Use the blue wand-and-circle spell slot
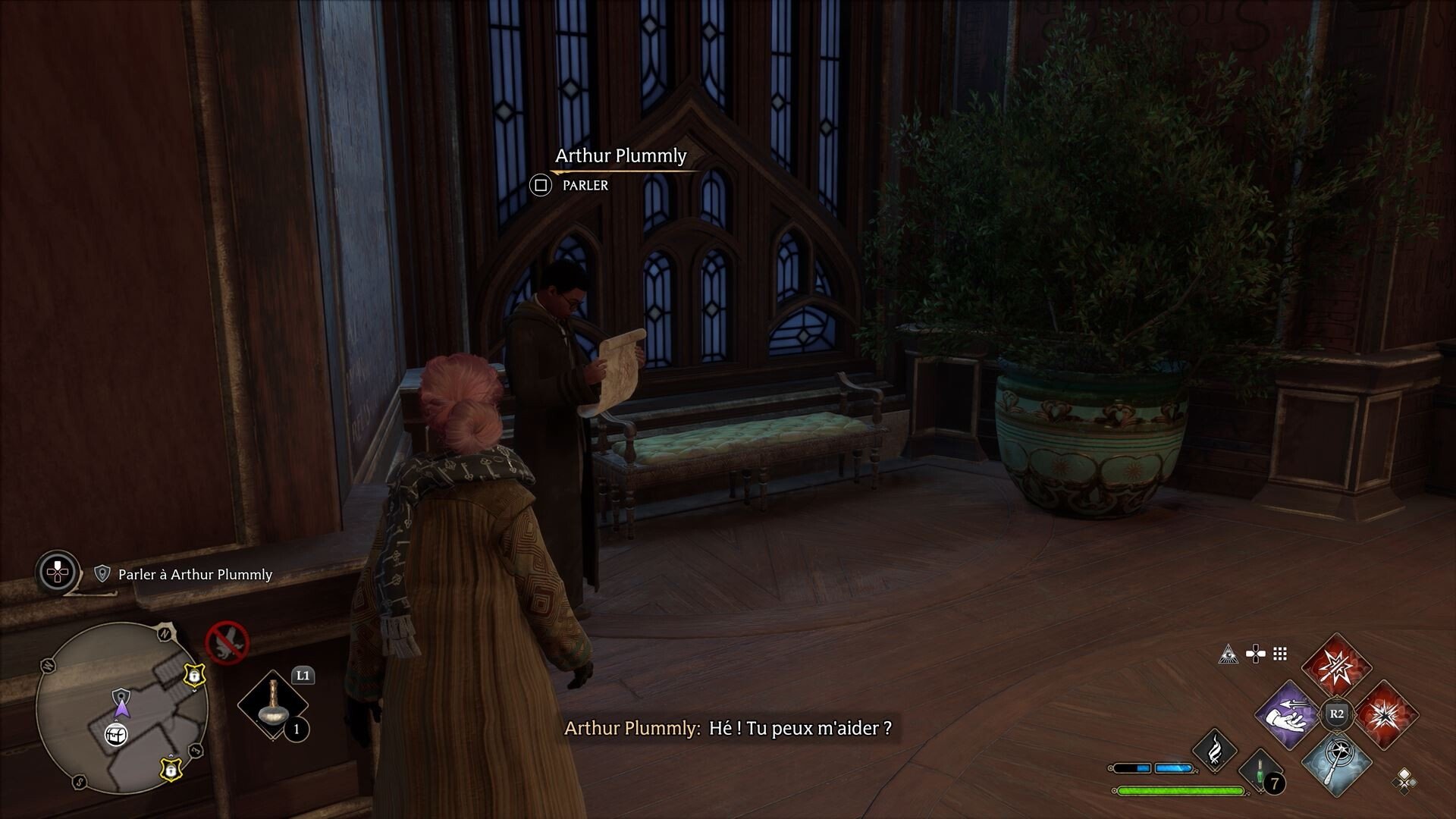Image resolution: width=1456 pixels, height=819 pixels. point(1336,763)
